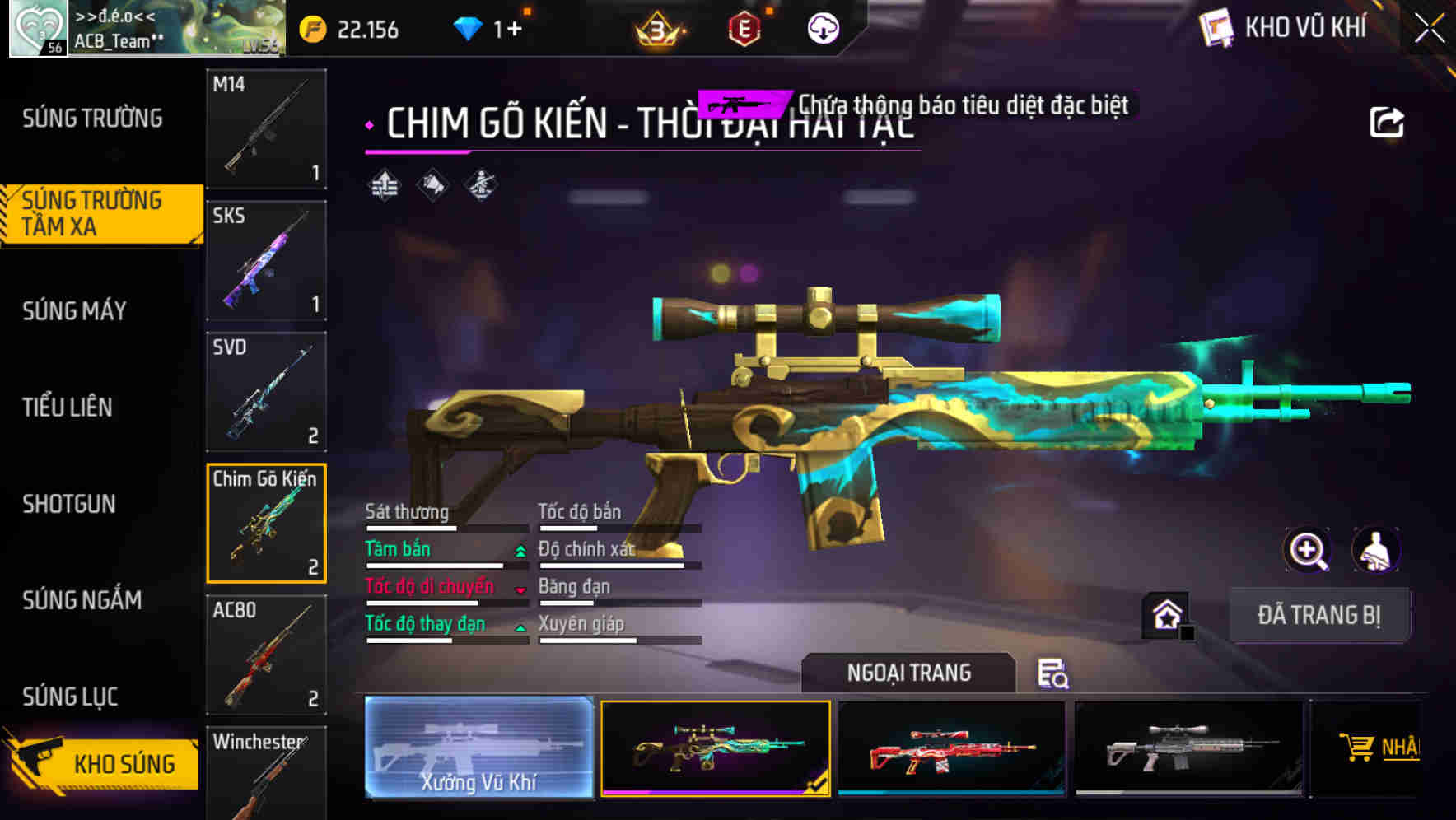This screenshot has width=1456, height=820.
Task: Open the SÚNG MÁY category
Action: coord(72,311)
